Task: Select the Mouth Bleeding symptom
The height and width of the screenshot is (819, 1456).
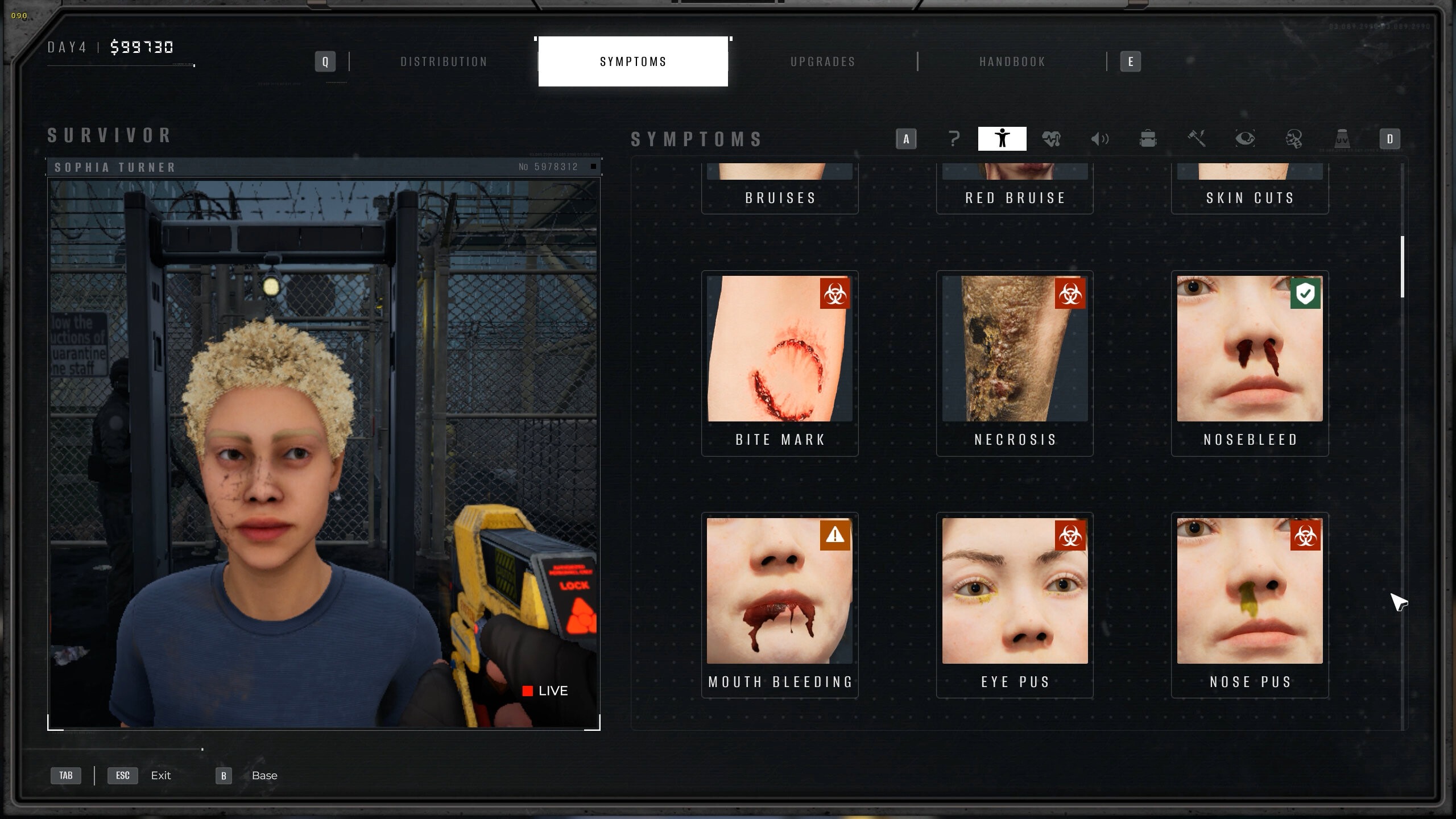Action: pos(780,605)
